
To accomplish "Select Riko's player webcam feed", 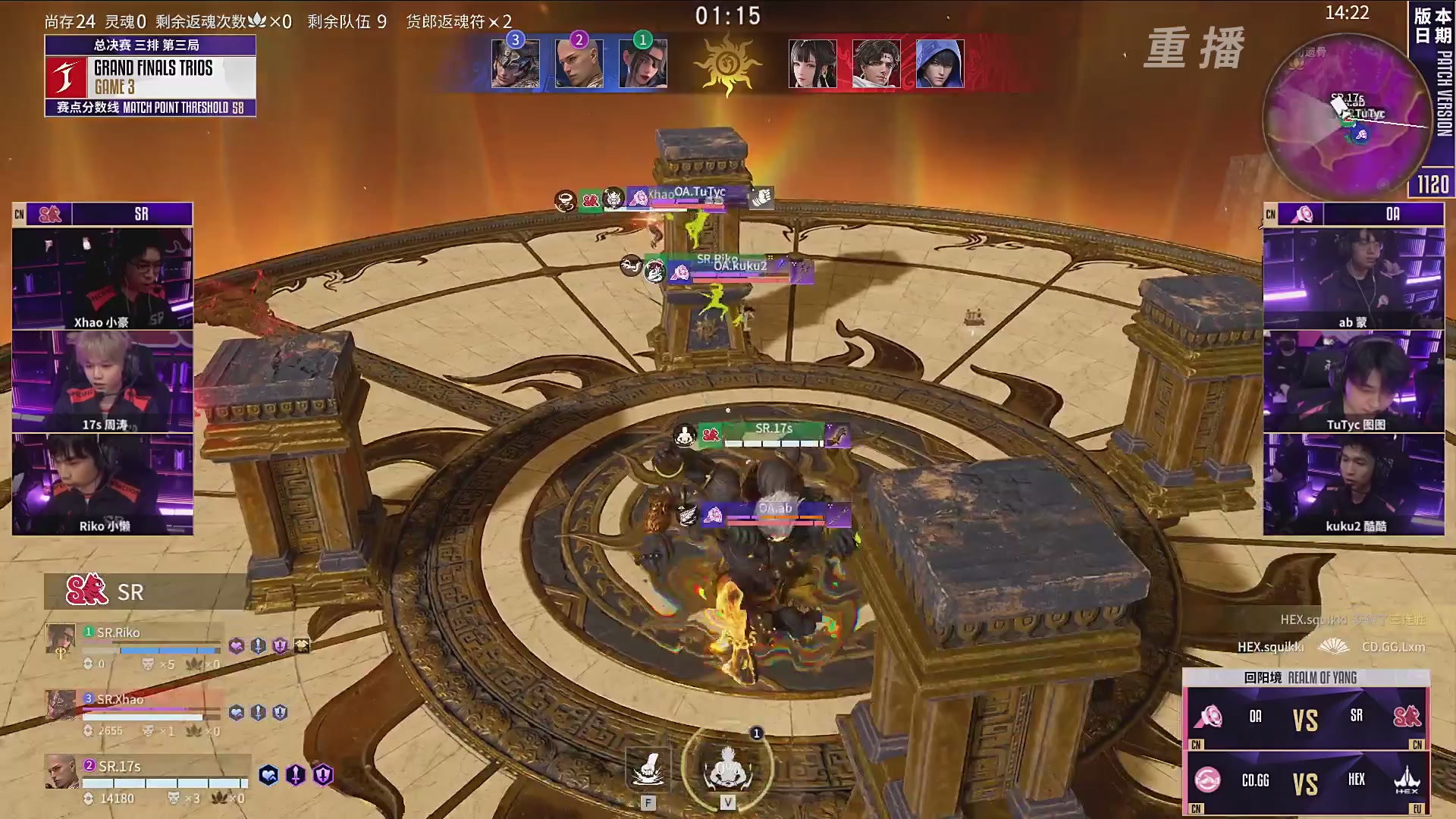I will coord(102,484).
